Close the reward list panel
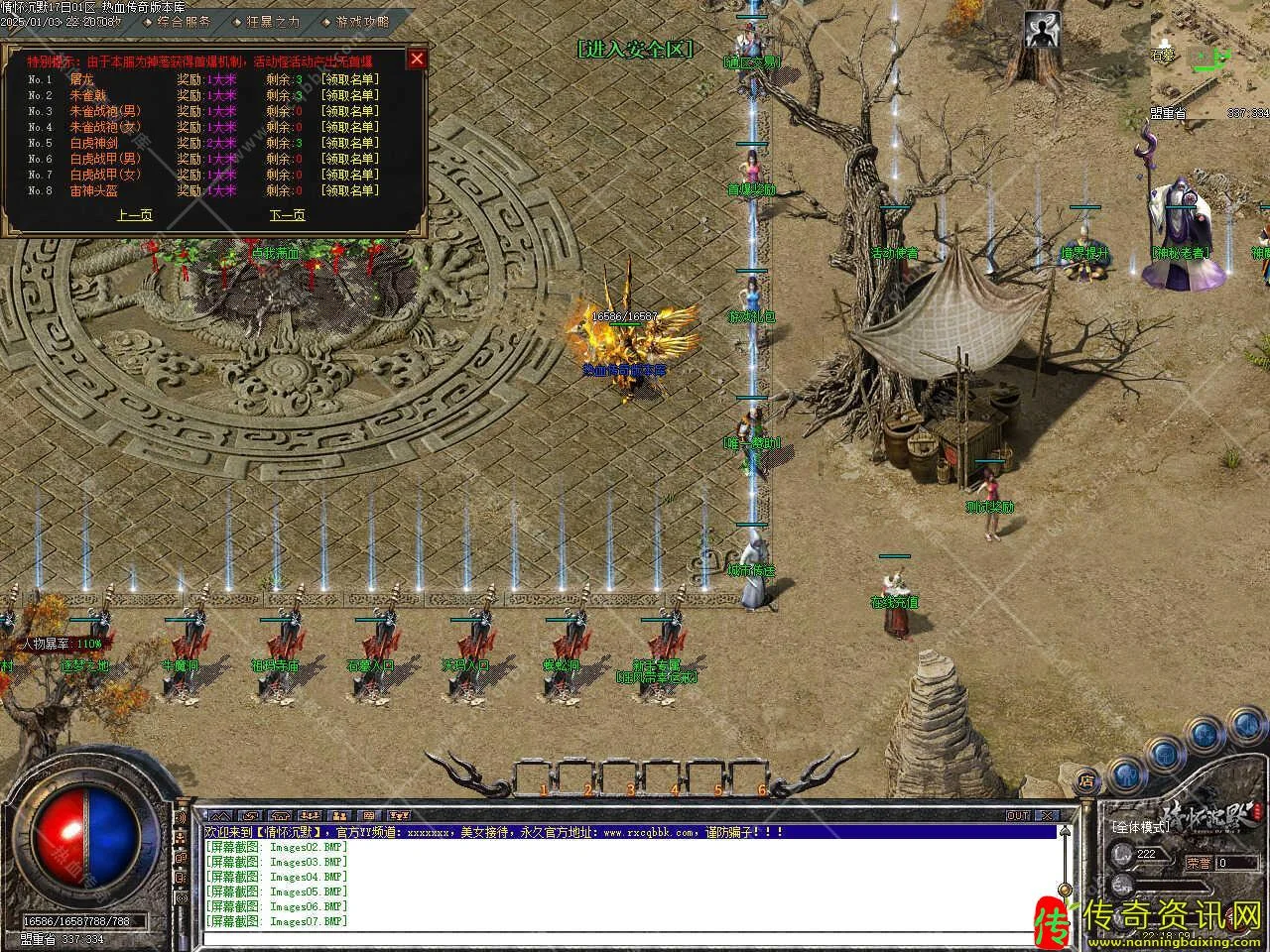The height and width of the screenshot is (952, 1270). pyautogui.click(x=417, y=59)
